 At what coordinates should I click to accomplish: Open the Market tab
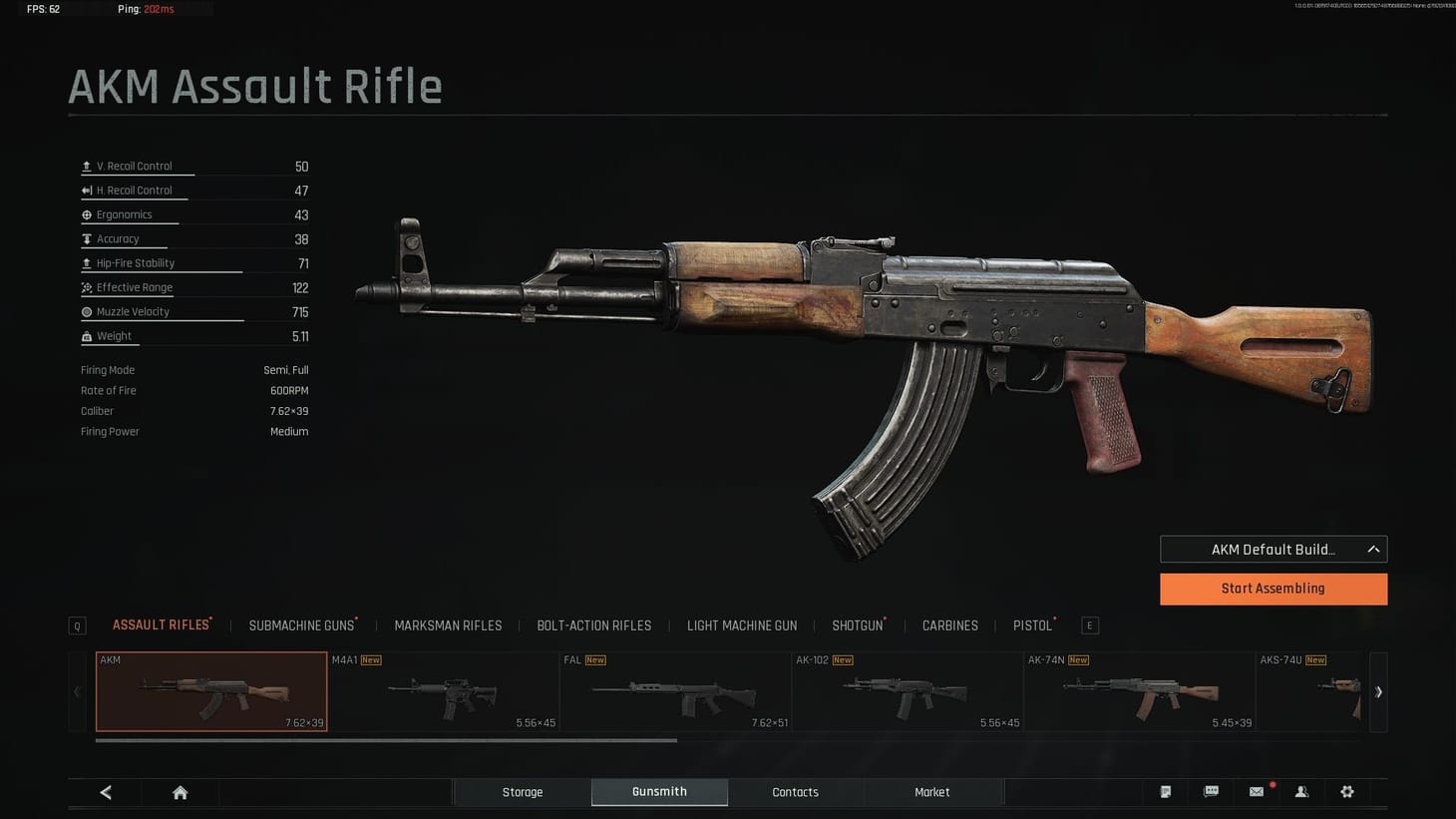tap(931, 791)
